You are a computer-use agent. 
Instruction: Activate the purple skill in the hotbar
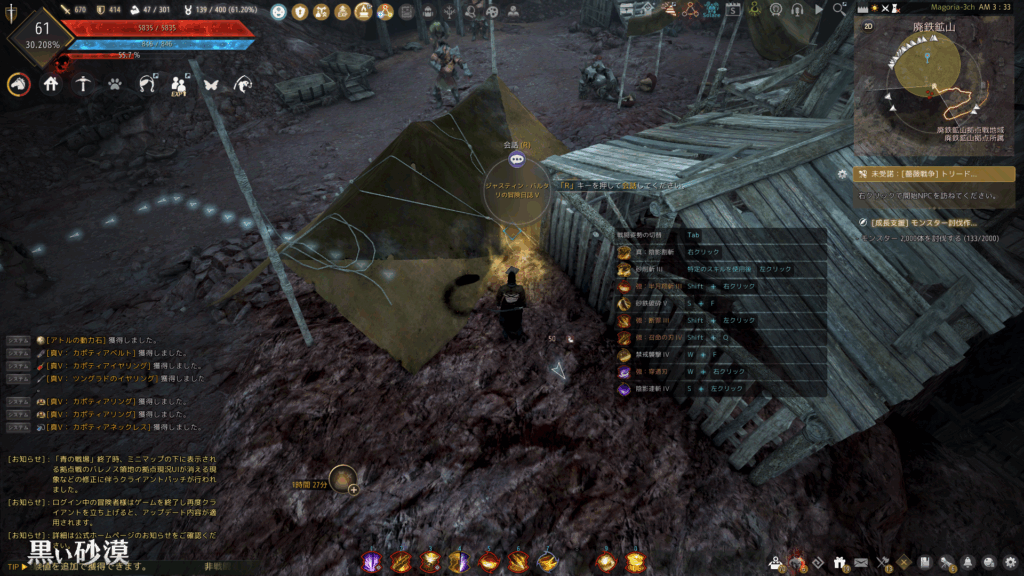[372, 562]
